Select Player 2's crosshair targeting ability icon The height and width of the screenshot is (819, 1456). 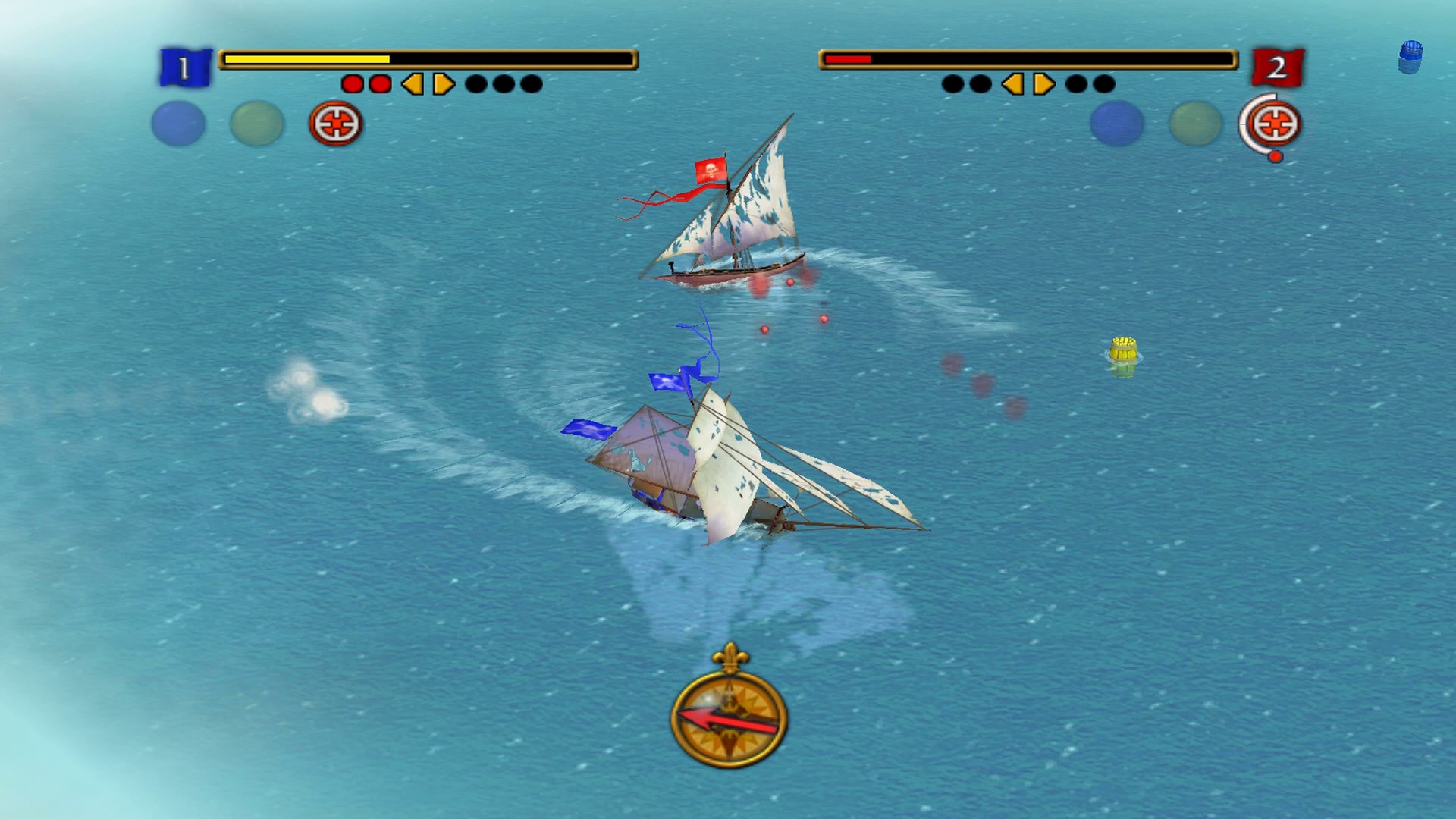pos(1273,124)
